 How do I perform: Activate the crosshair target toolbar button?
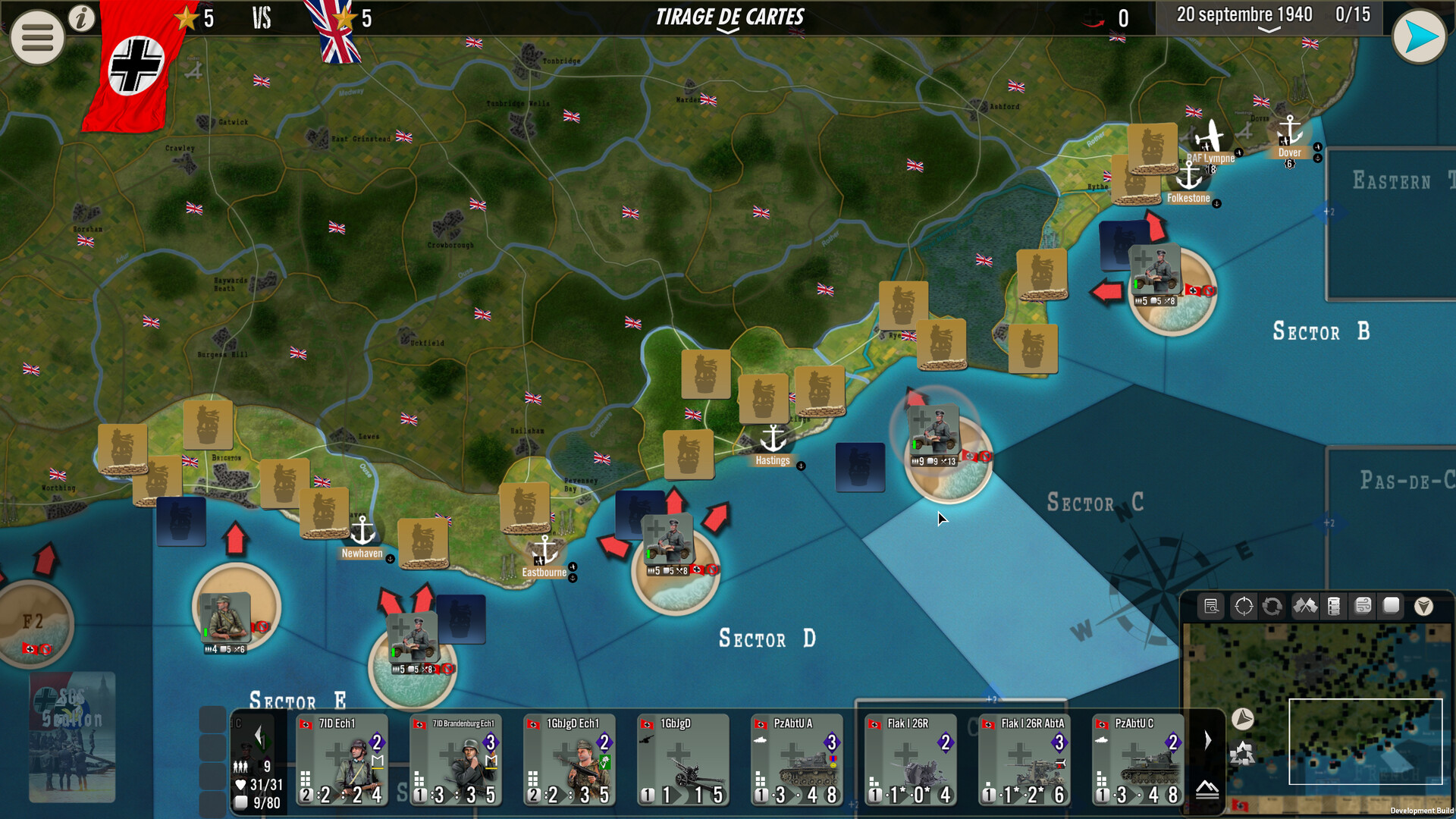(1244, 607)
